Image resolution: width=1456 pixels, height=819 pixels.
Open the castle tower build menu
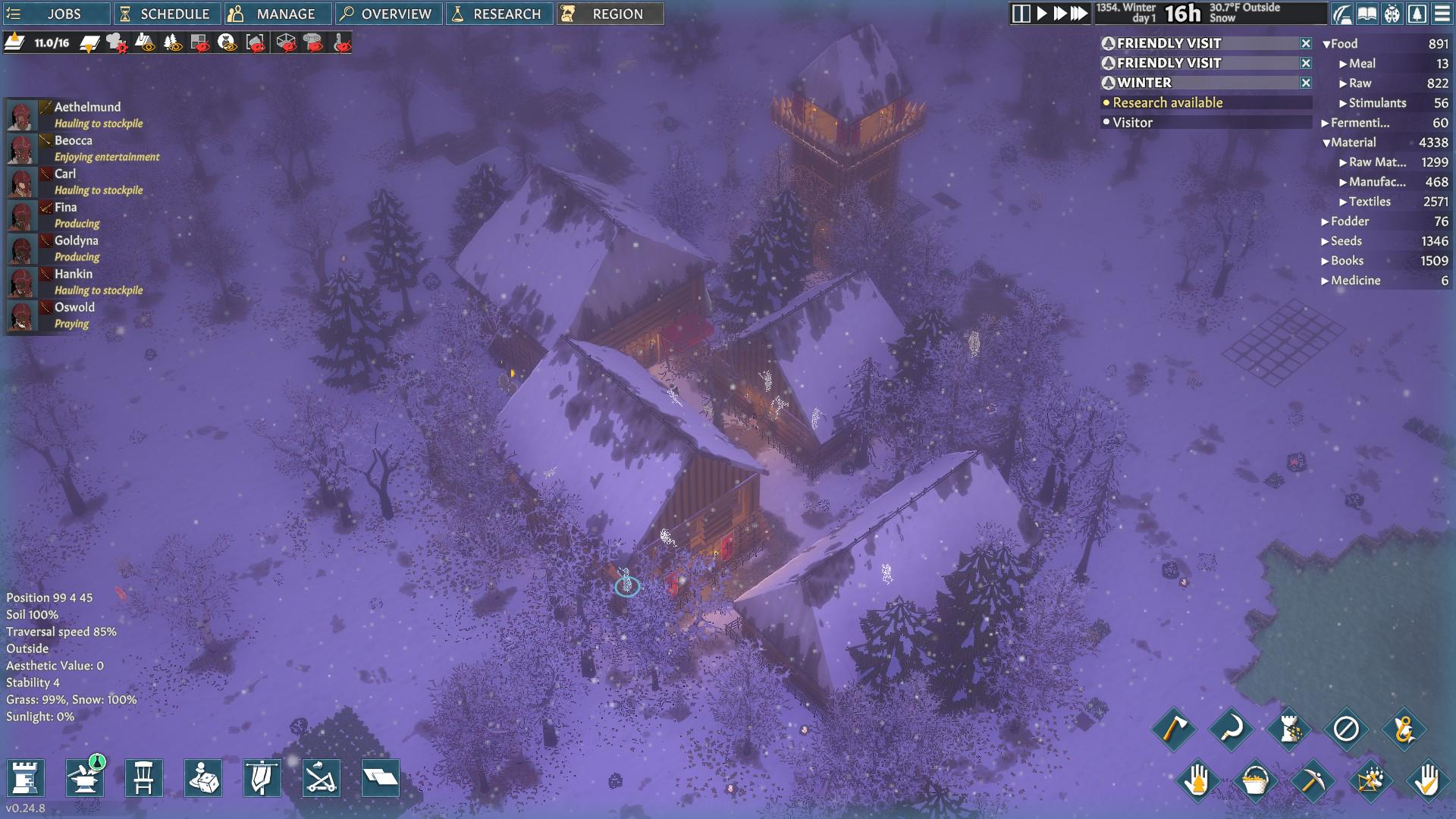[26, 778]
